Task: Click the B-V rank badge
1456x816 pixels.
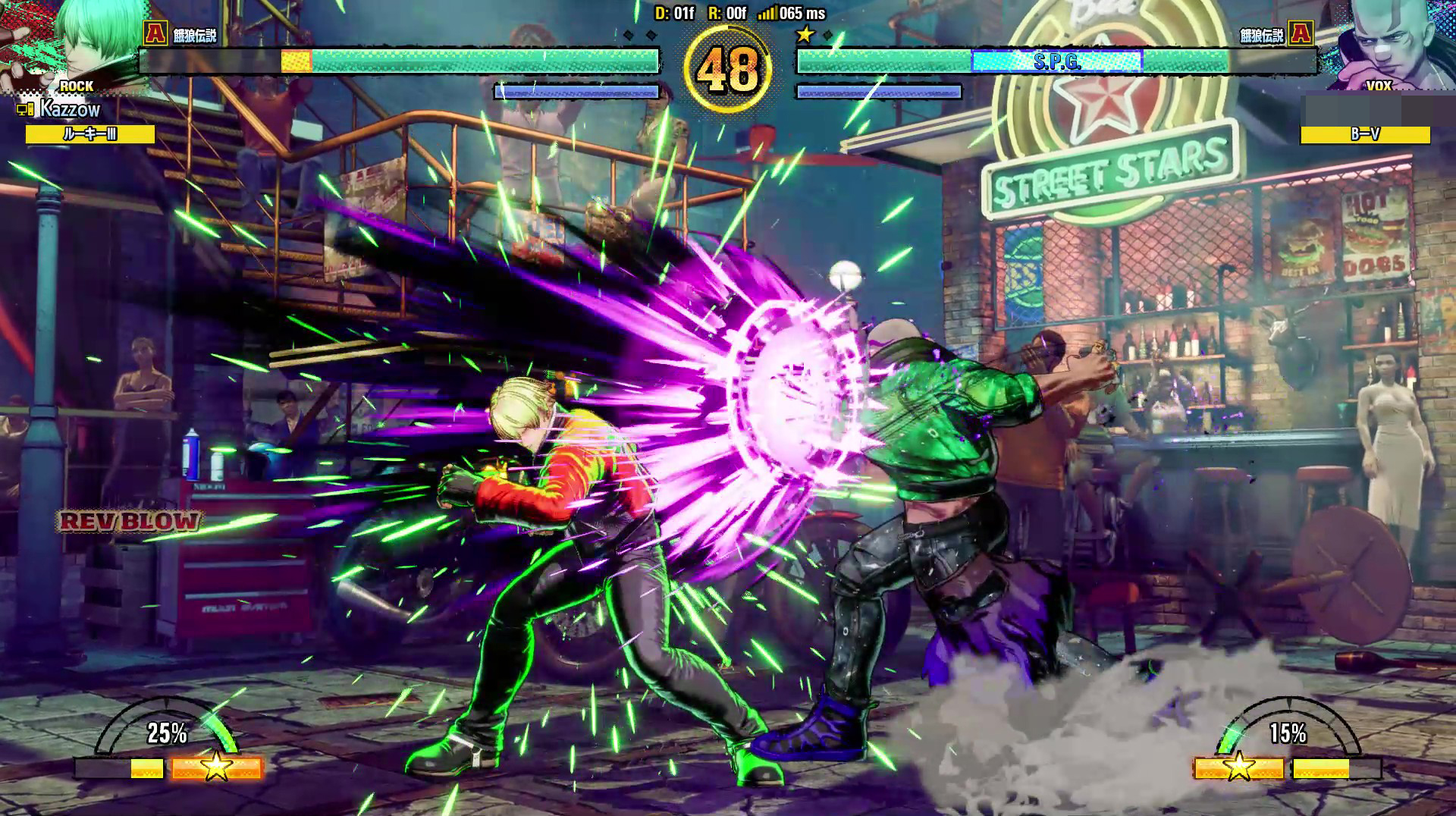Action: click(1365, 135)
